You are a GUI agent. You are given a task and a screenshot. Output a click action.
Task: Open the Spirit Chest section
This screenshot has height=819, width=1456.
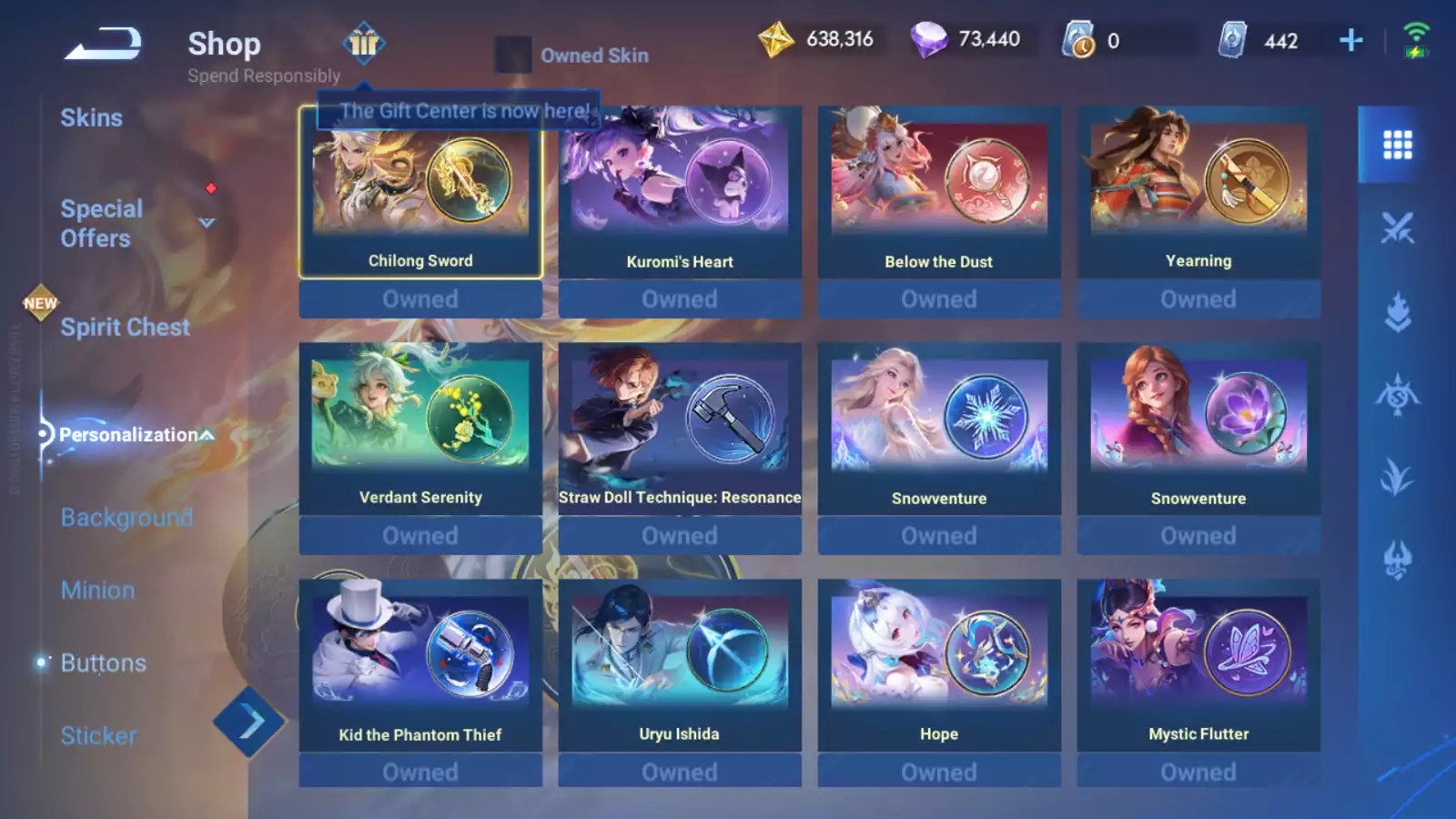[125, 327]
